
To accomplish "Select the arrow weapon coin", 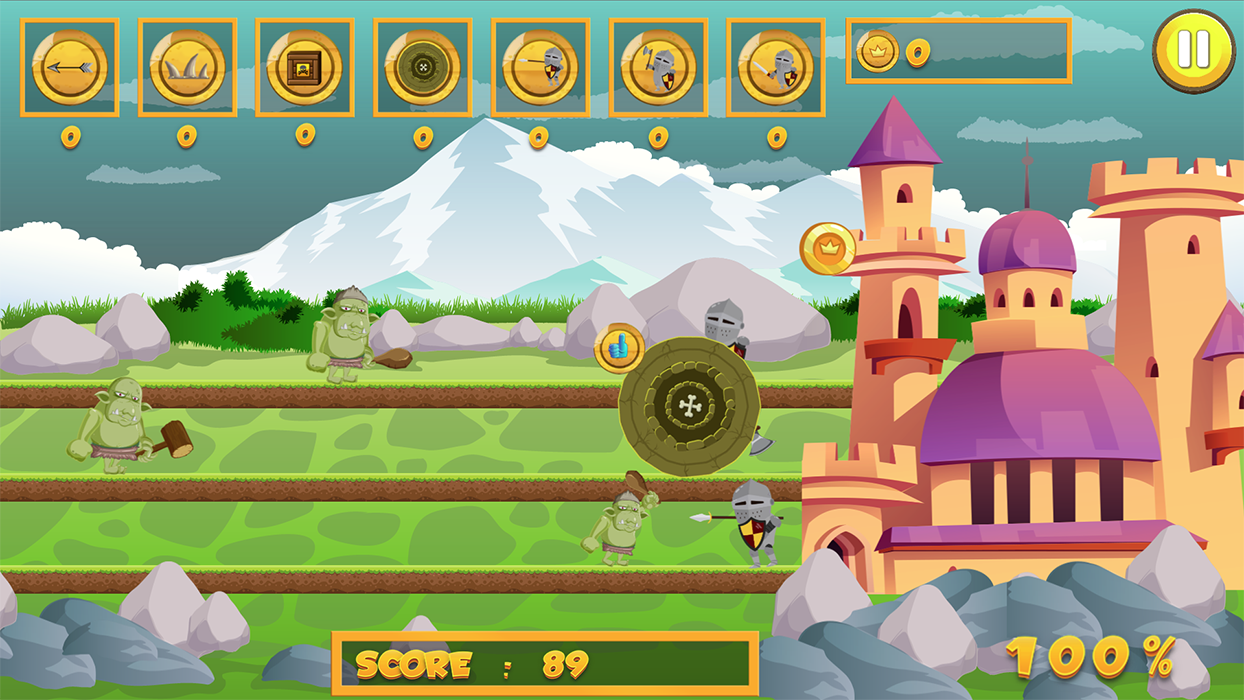I will tap(69, 67).
